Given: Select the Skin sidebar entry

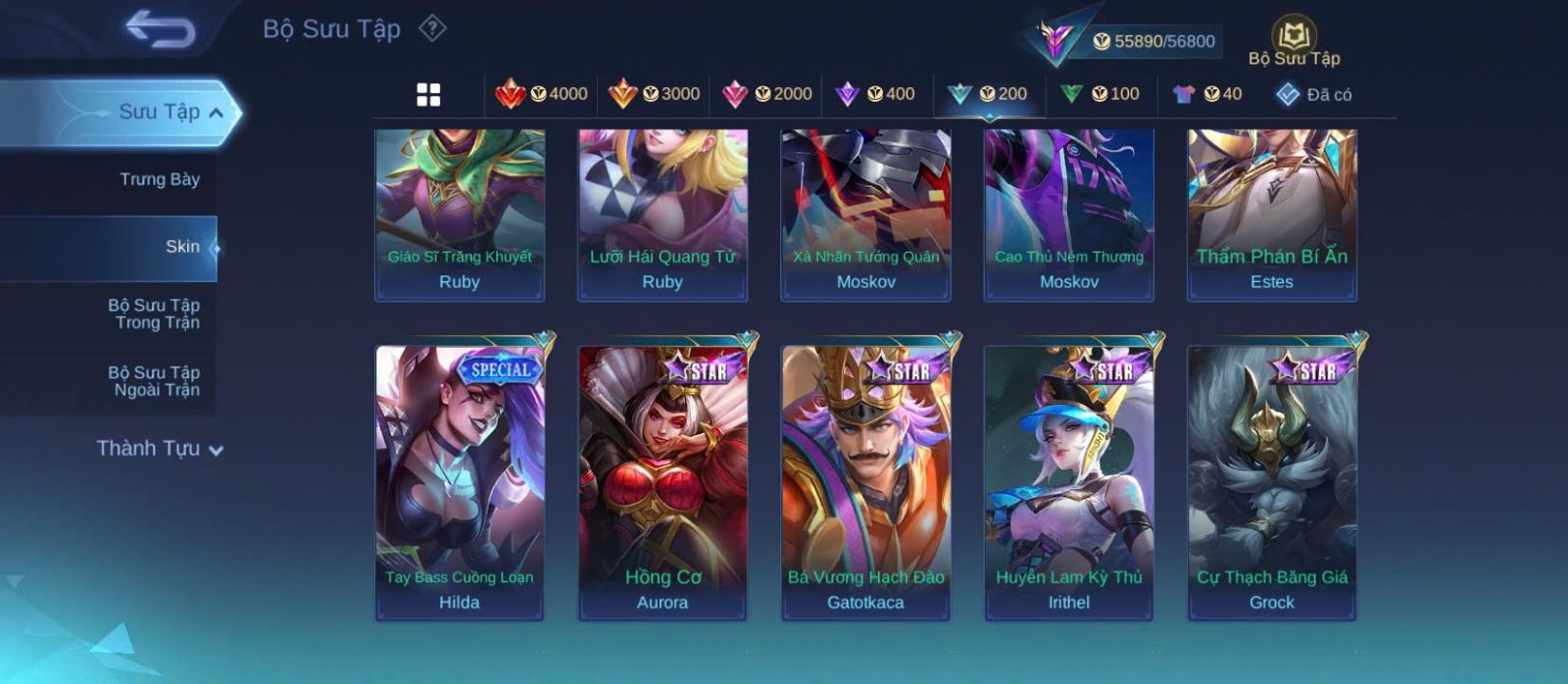Looking at the screenshot, I should point(182,247).
